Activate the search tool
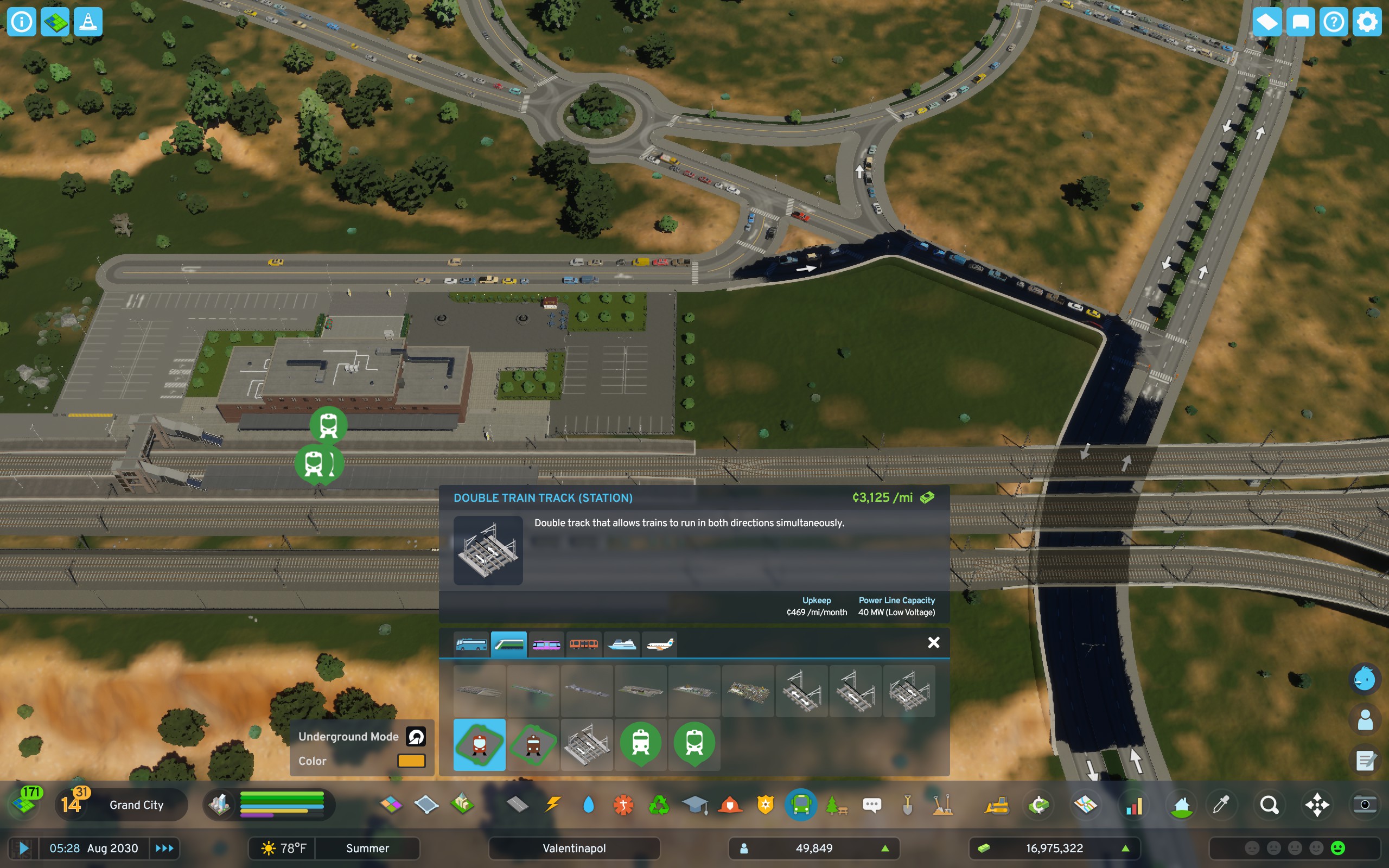 pyautogui.click(x=1271, y=805)
